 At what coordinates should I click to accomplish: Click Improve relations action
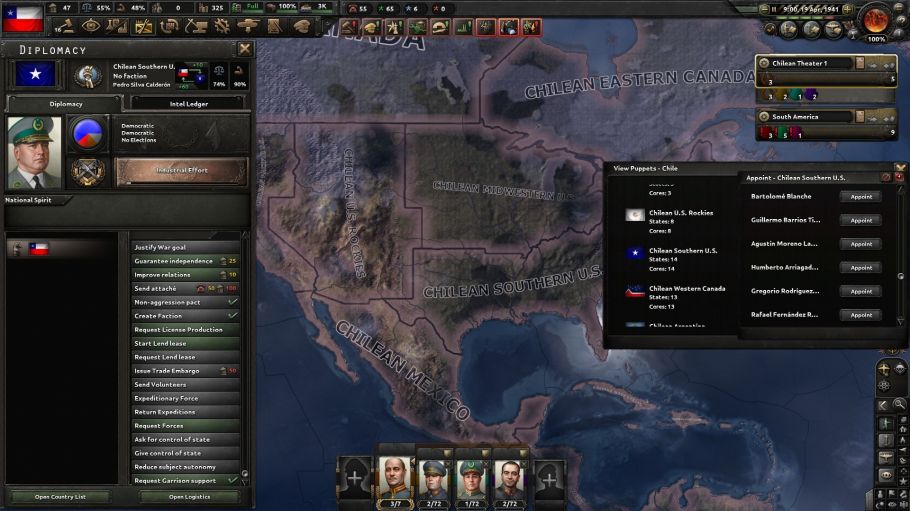pos(185,274)
